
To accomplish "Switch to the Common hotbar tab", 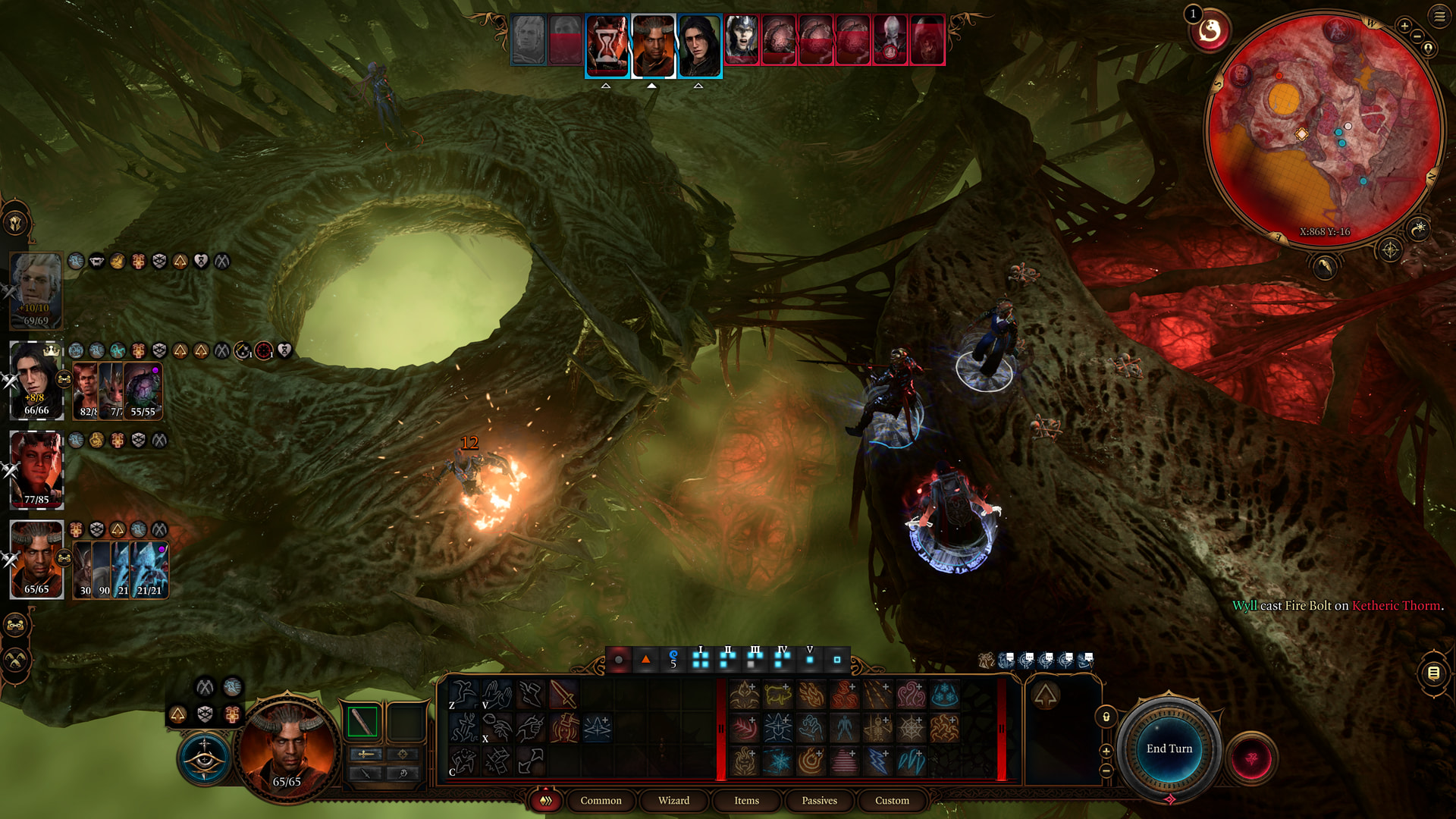I will pyautogui.click(x=601, y=800).
